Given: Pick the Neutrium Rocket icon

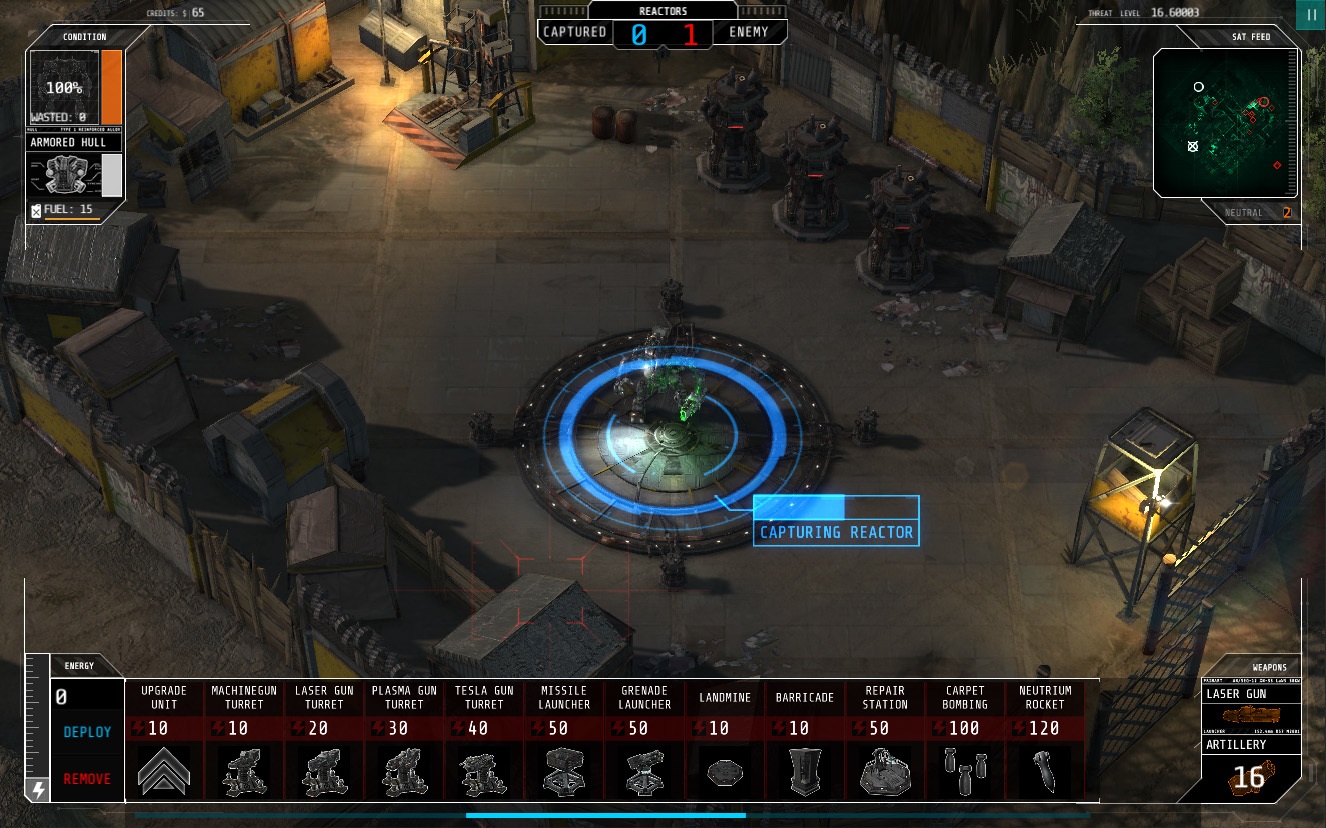Looking at the screenshot, I should click(1044, 770).
